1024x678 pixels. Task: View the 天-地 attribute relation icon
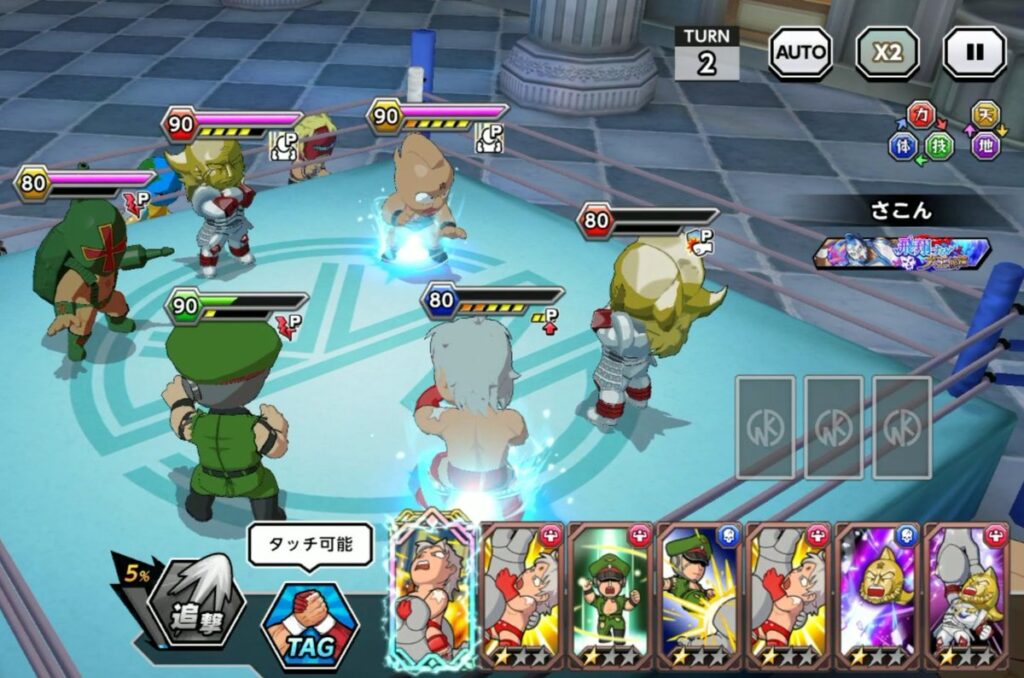tap(986, 130)
